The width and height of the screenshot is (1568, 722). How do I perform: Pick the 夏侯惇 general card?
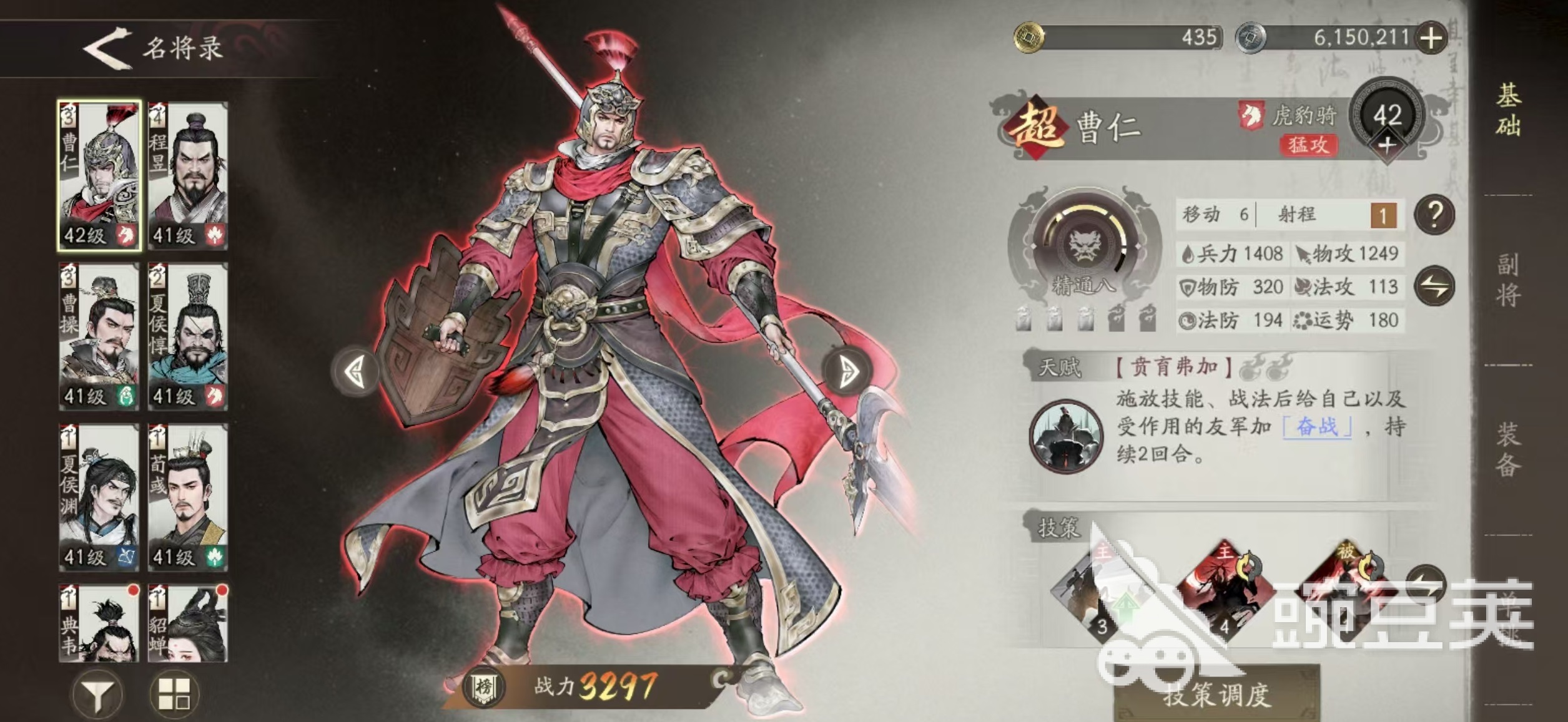coord(188,336)
